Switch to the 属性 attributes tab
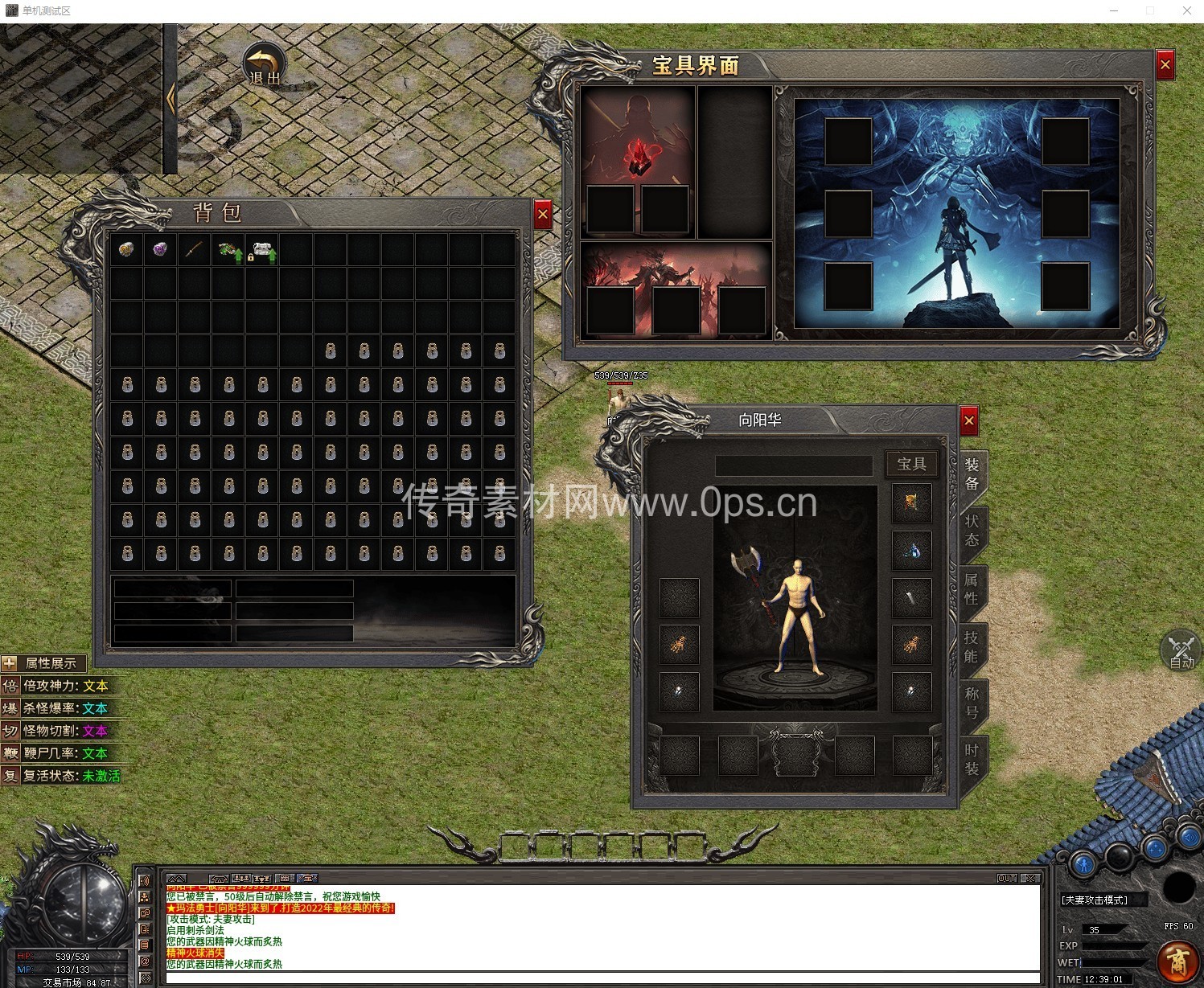The width and height of the screenshot is (1204, 988). [972, 588]
